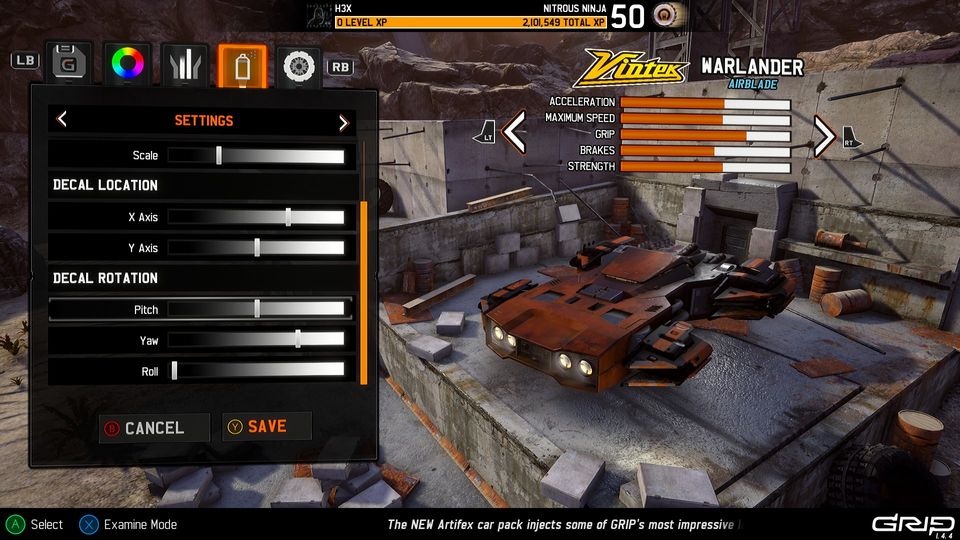Adjust the decal Scale slider

[x=256, y=155]
